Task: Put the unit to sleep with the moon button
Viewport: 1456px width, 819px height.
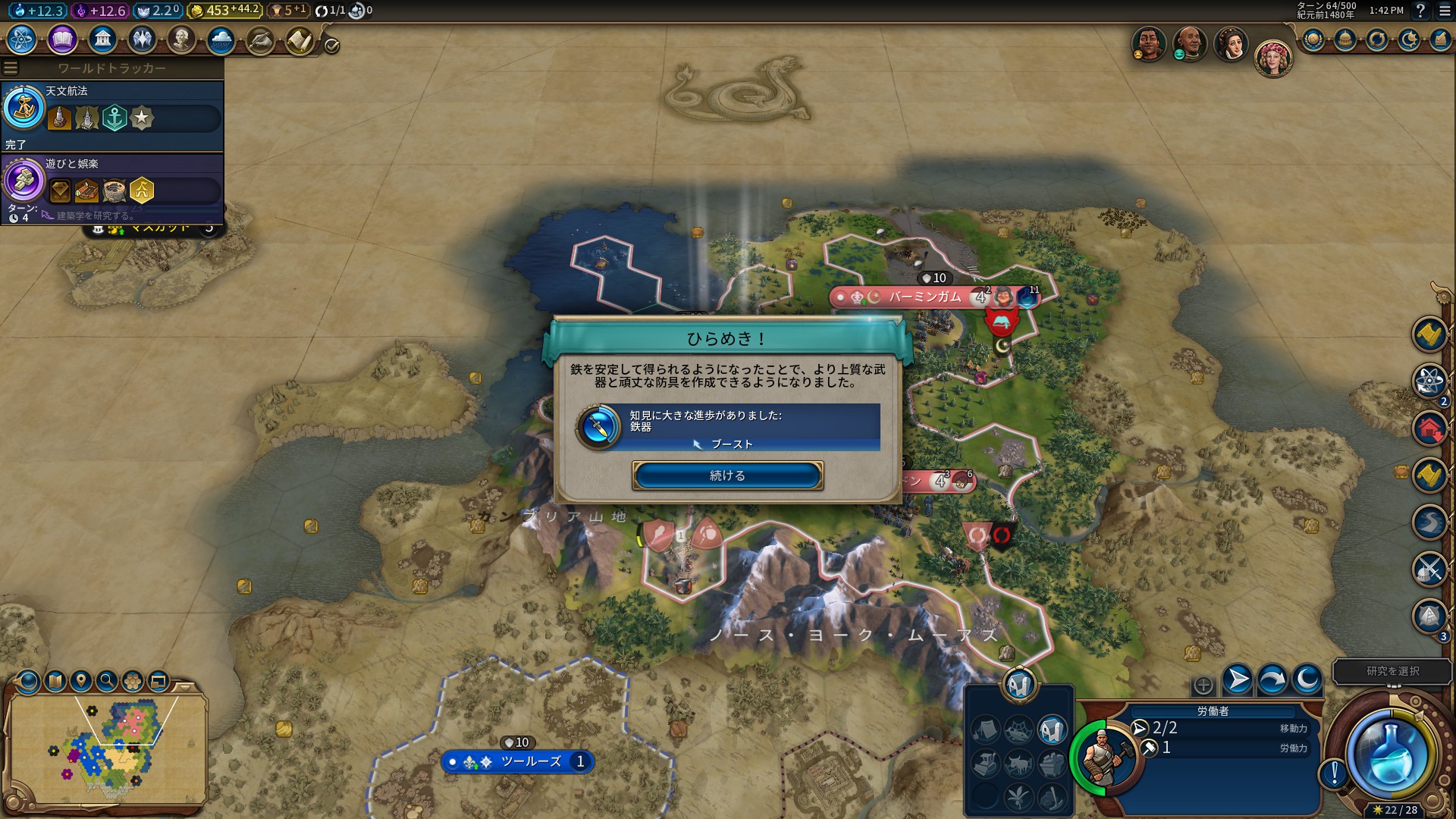Action: (1307, 679)
